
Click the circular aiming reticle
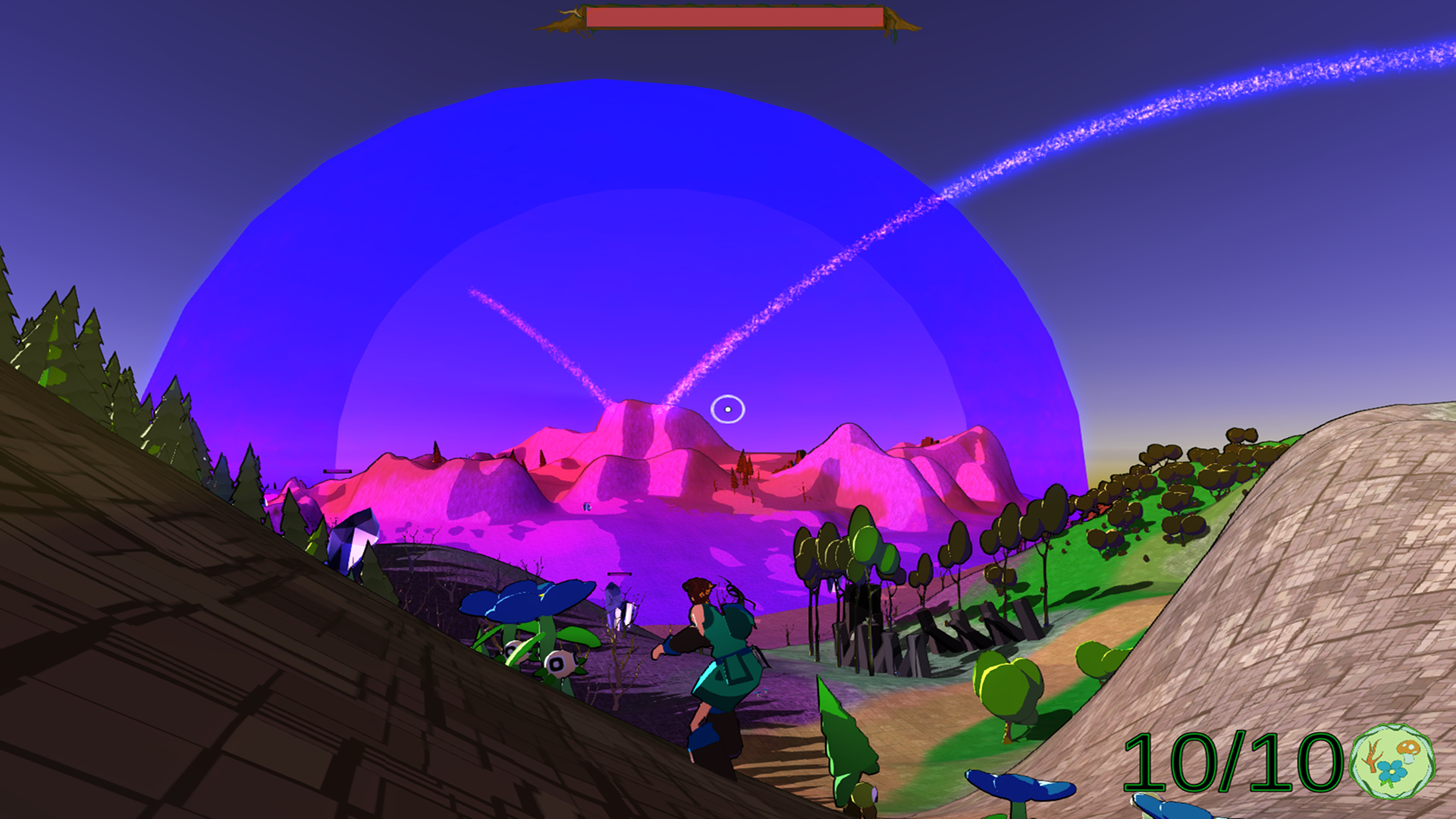click(x=727, y=409)
